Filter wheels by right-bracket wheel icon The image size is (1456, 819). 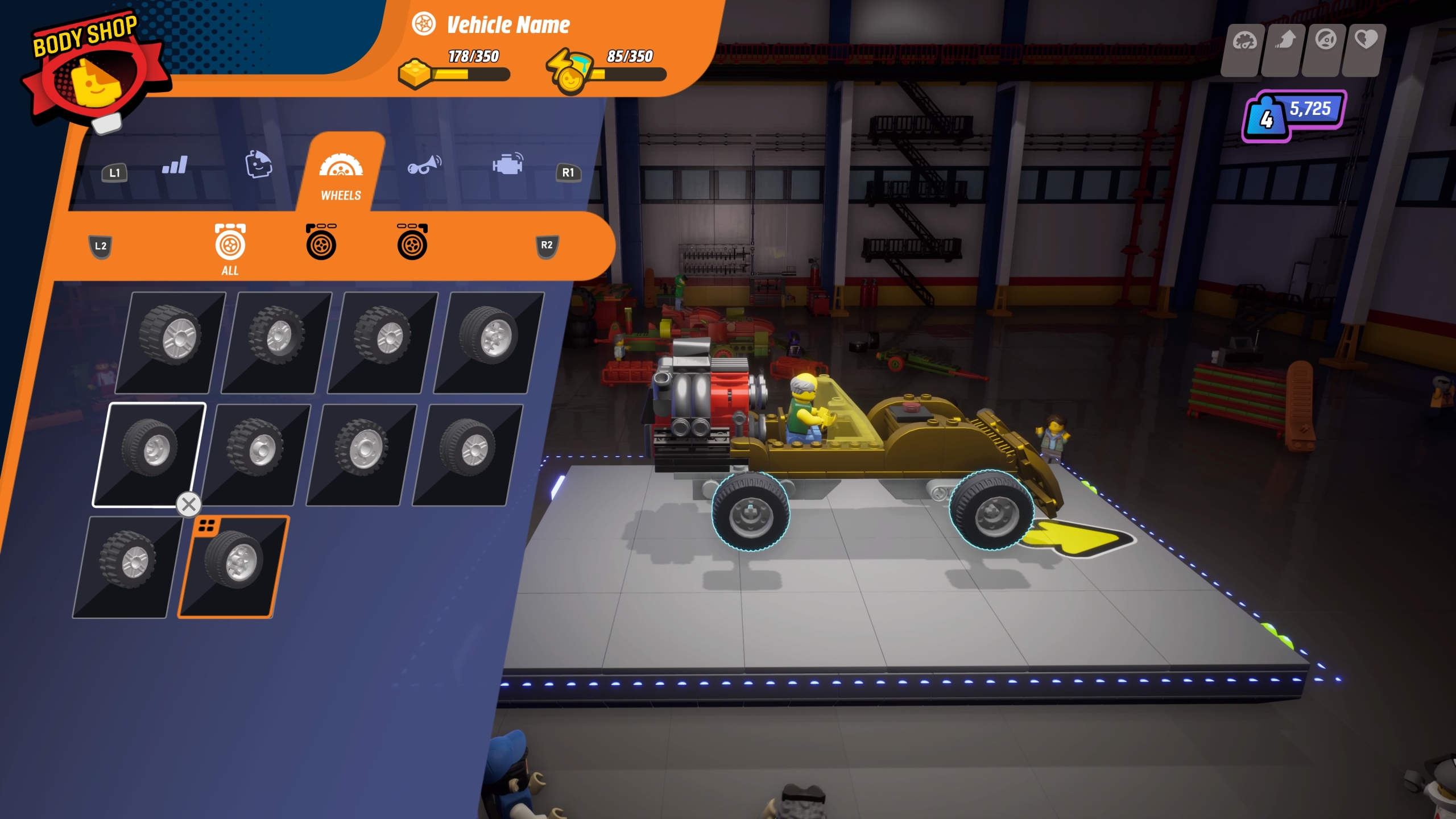click(412, 242)
